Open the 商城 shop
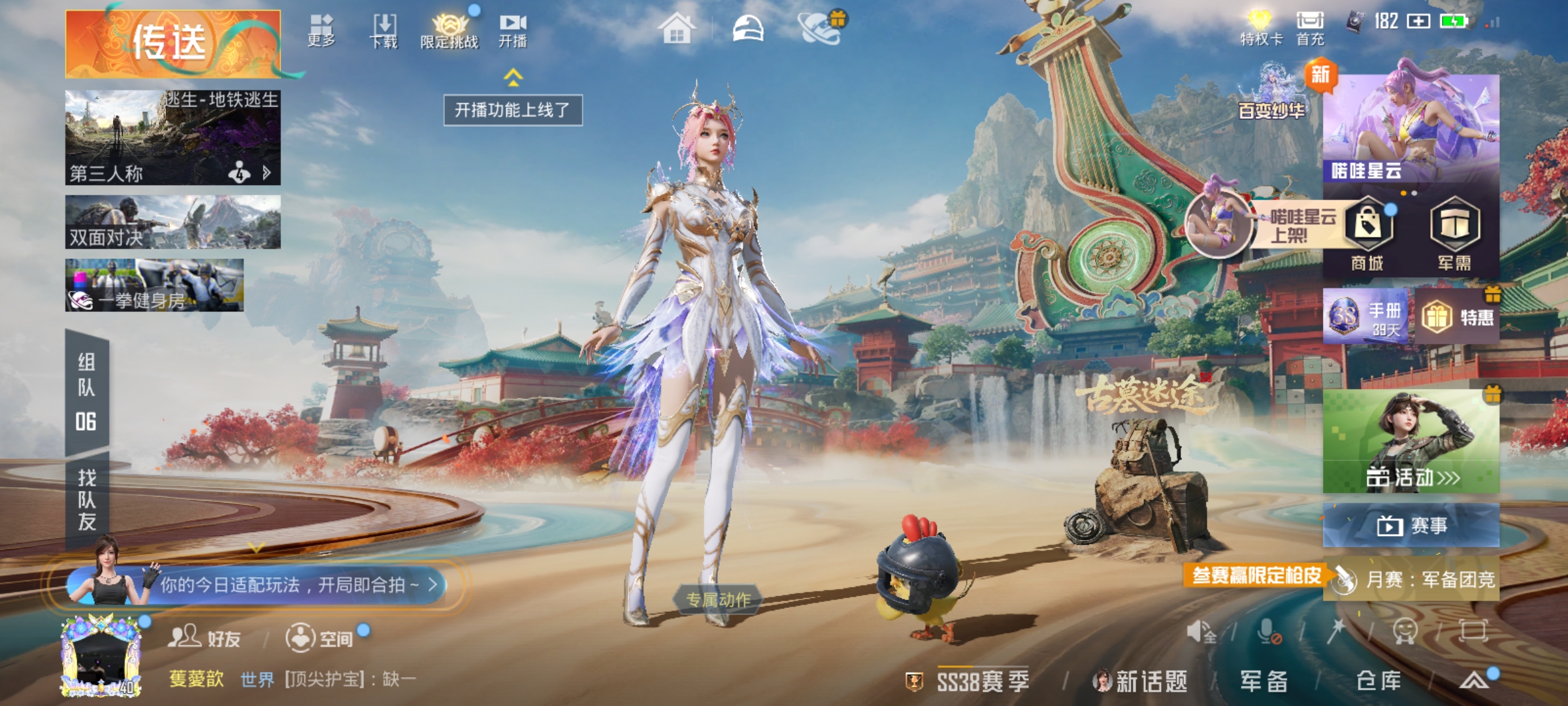This screenshot has width=1568, height=706. (x=1367, y=234)
